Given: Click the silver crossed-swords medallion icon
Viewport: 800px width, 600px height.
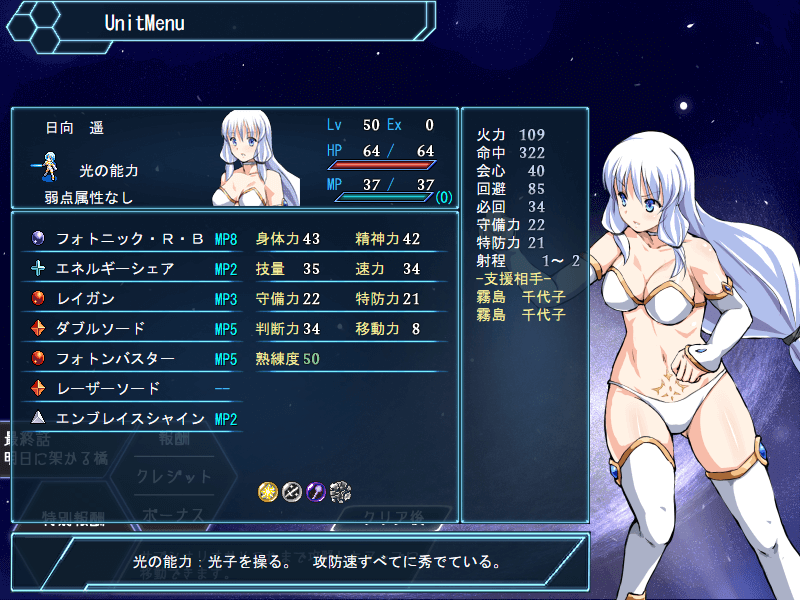Looking at the screenshot, I should (292, 491).
